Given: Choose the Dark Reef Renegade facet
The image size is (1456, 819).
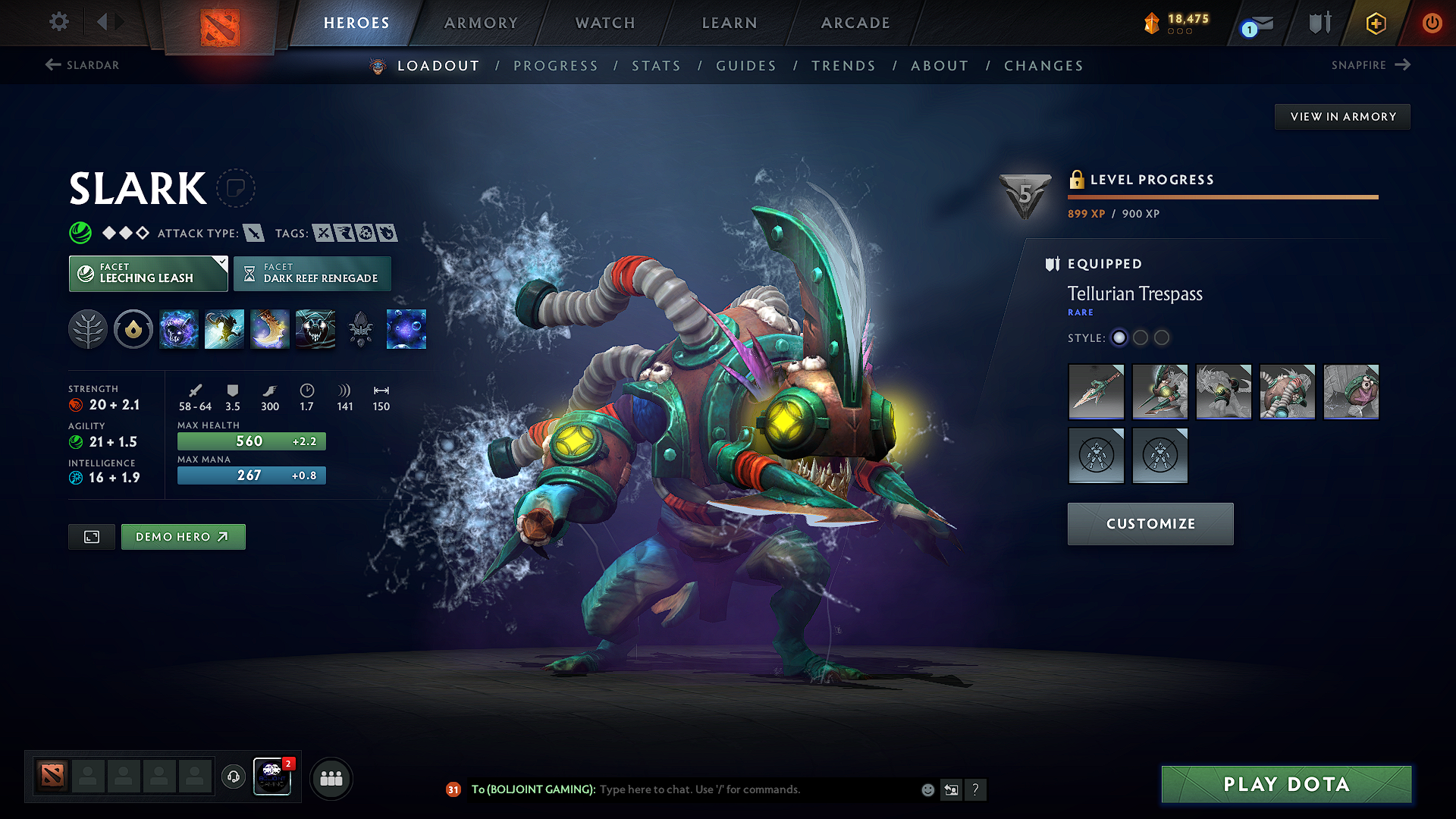Looking at the screenshot, I should 312,274.
